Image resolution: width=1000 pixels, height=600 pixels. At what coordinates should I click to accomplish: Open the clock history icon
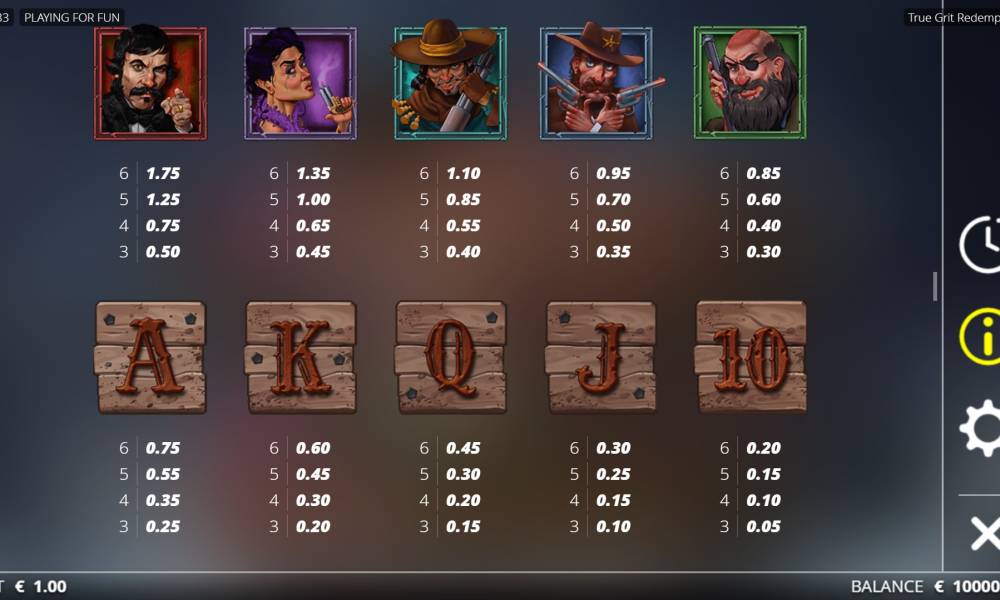tap(981, 243)
